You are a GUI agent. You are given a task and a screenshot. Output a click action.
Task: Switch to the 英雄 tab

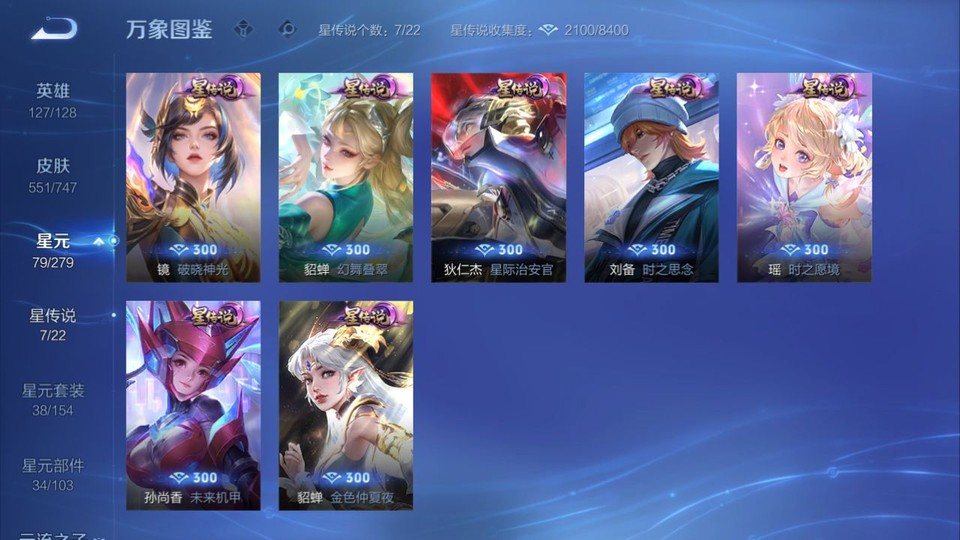point(53,99)
